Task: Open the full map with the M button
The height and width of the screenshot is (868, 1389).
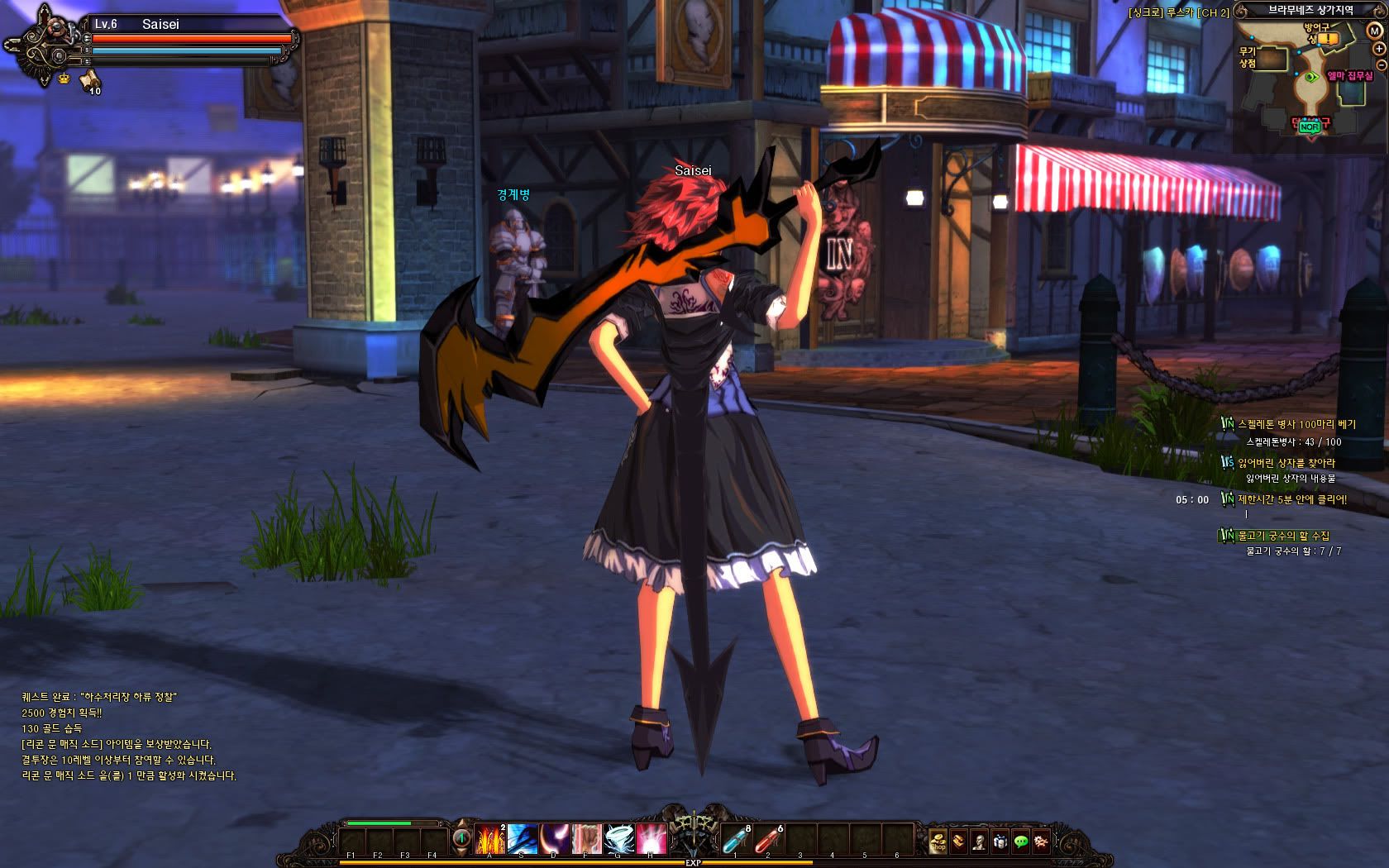Action: (1375, 31)
